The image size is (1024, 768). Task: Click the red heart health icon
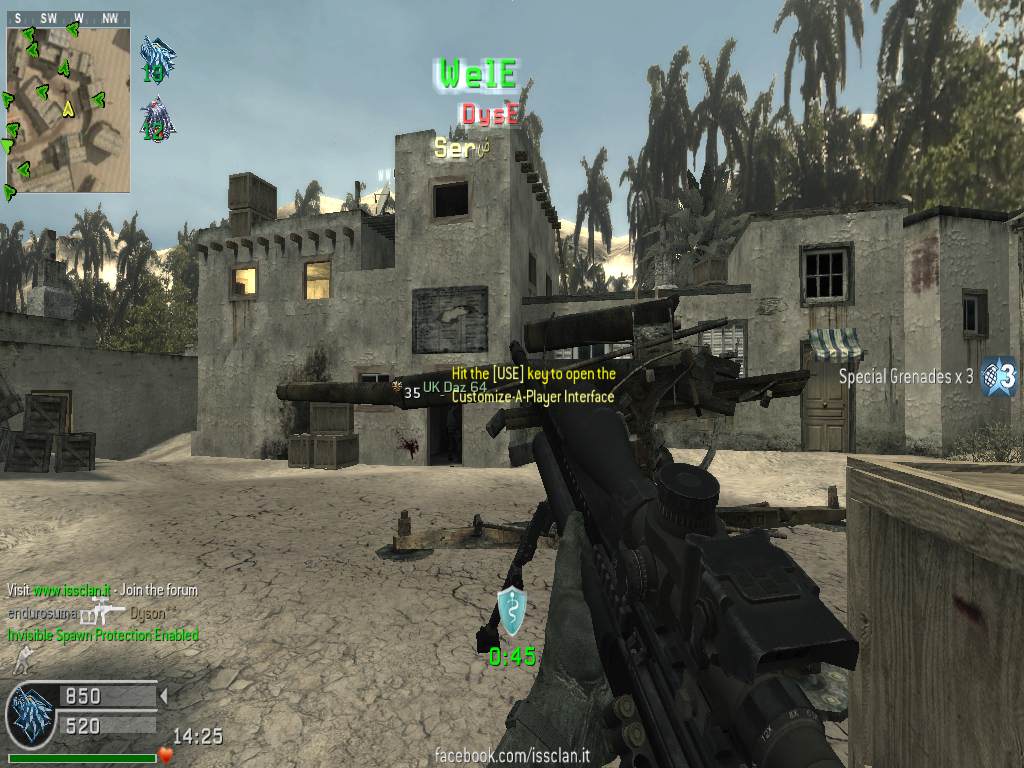point(166,754)
